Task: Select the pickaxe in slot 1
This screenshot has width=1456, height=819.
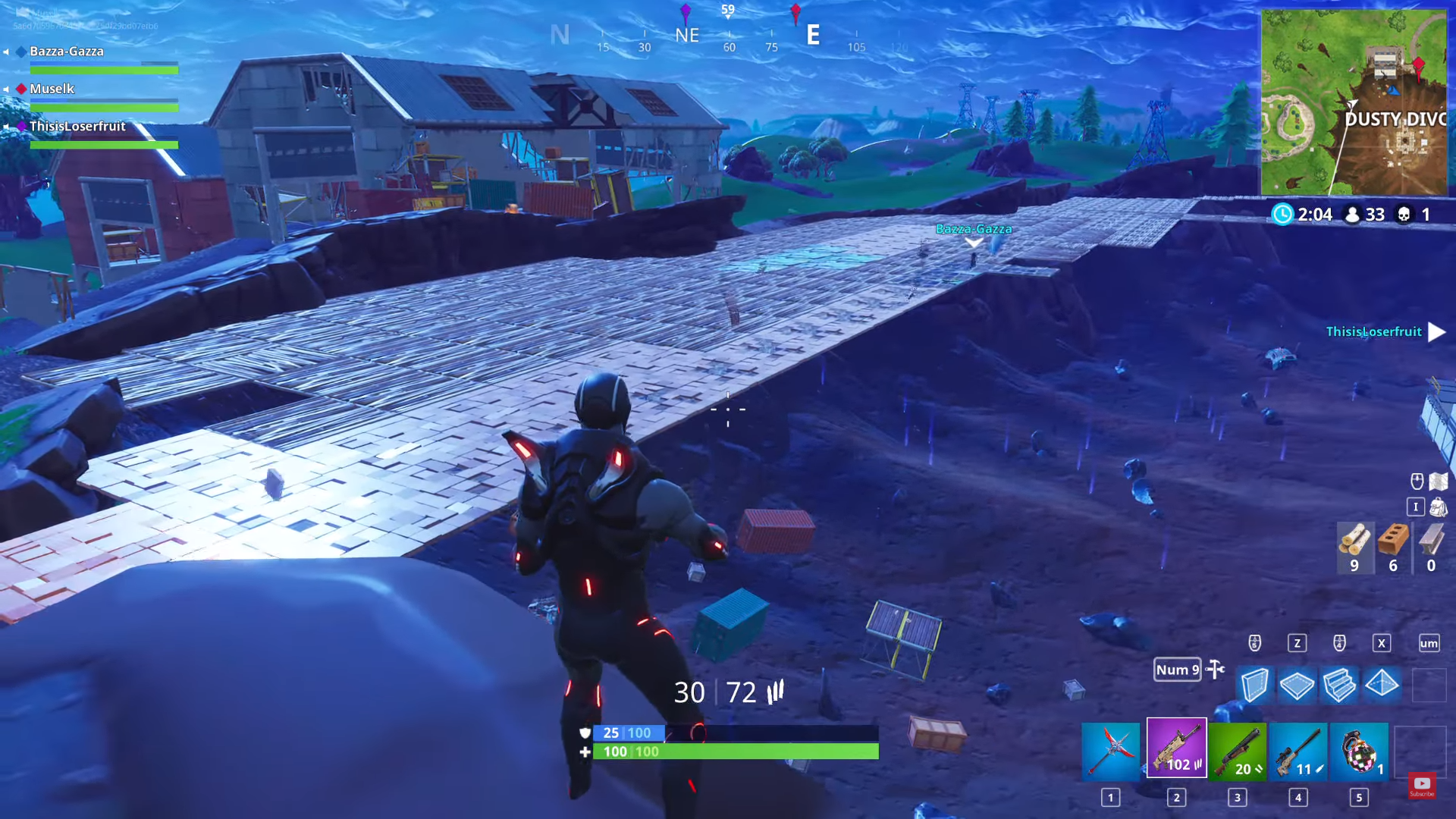Action: point(1112,751)
